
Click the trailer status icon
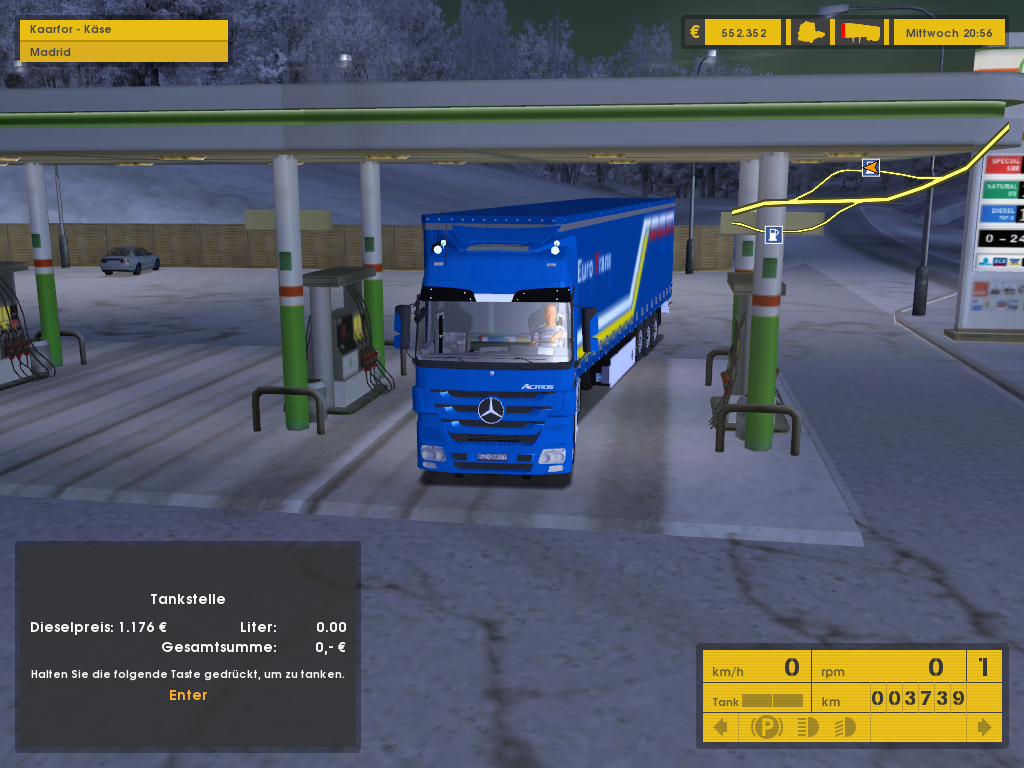pos(861,32)
